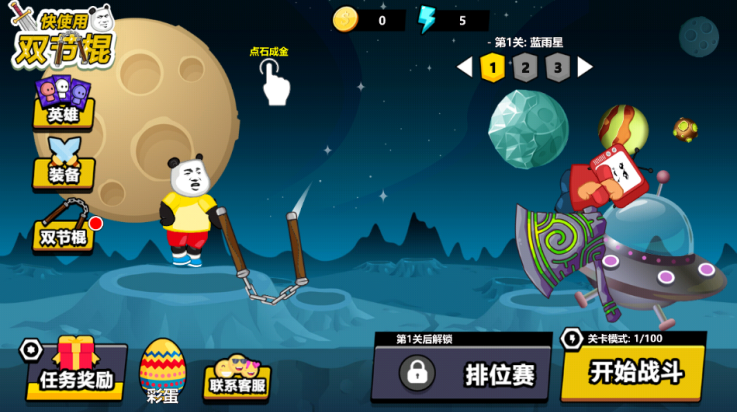
Task: Open 任务奖励 mission rewards
Action: [76, 369]
